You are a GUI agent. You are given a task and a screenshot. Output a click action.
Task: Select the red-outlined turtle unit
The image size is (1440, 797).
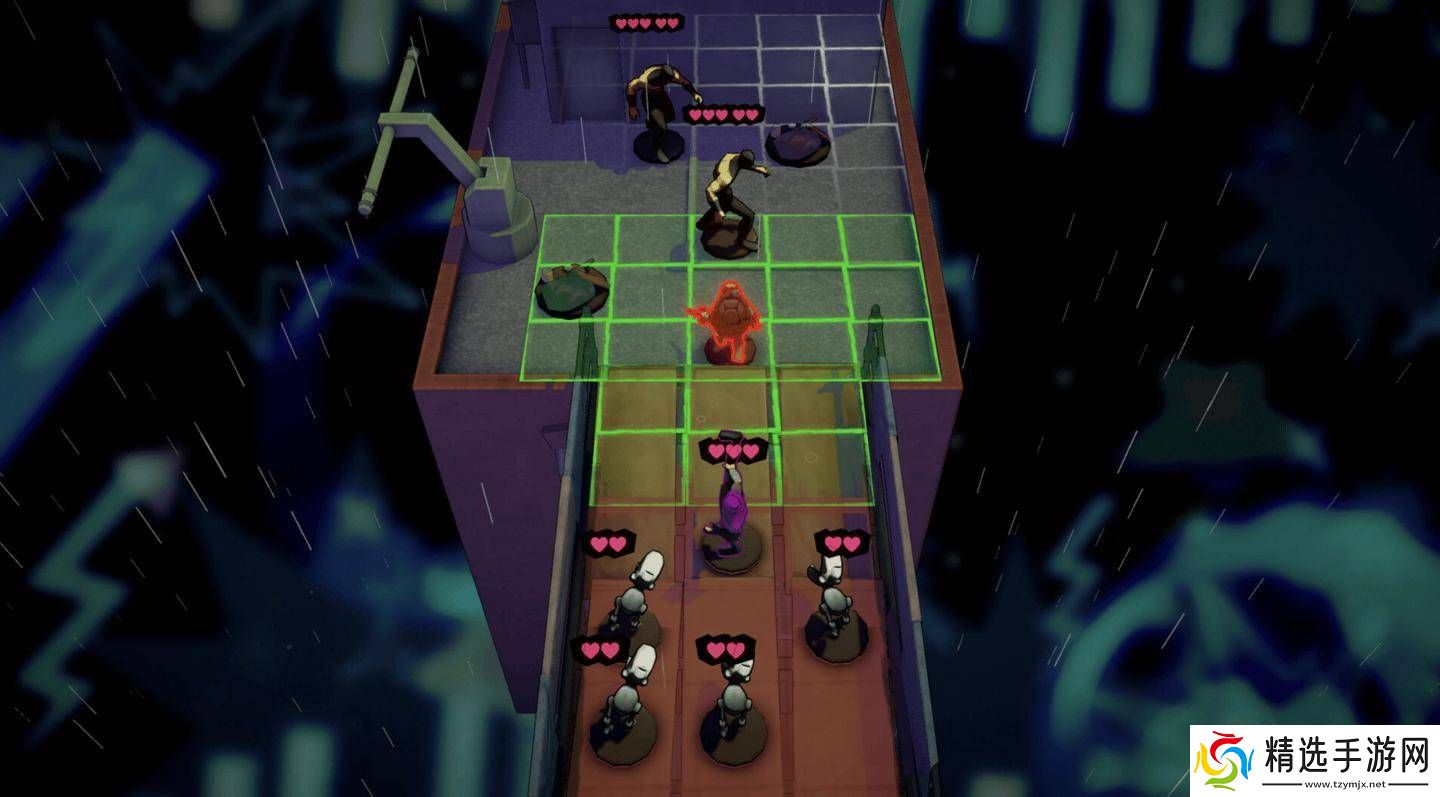point(729,324)
